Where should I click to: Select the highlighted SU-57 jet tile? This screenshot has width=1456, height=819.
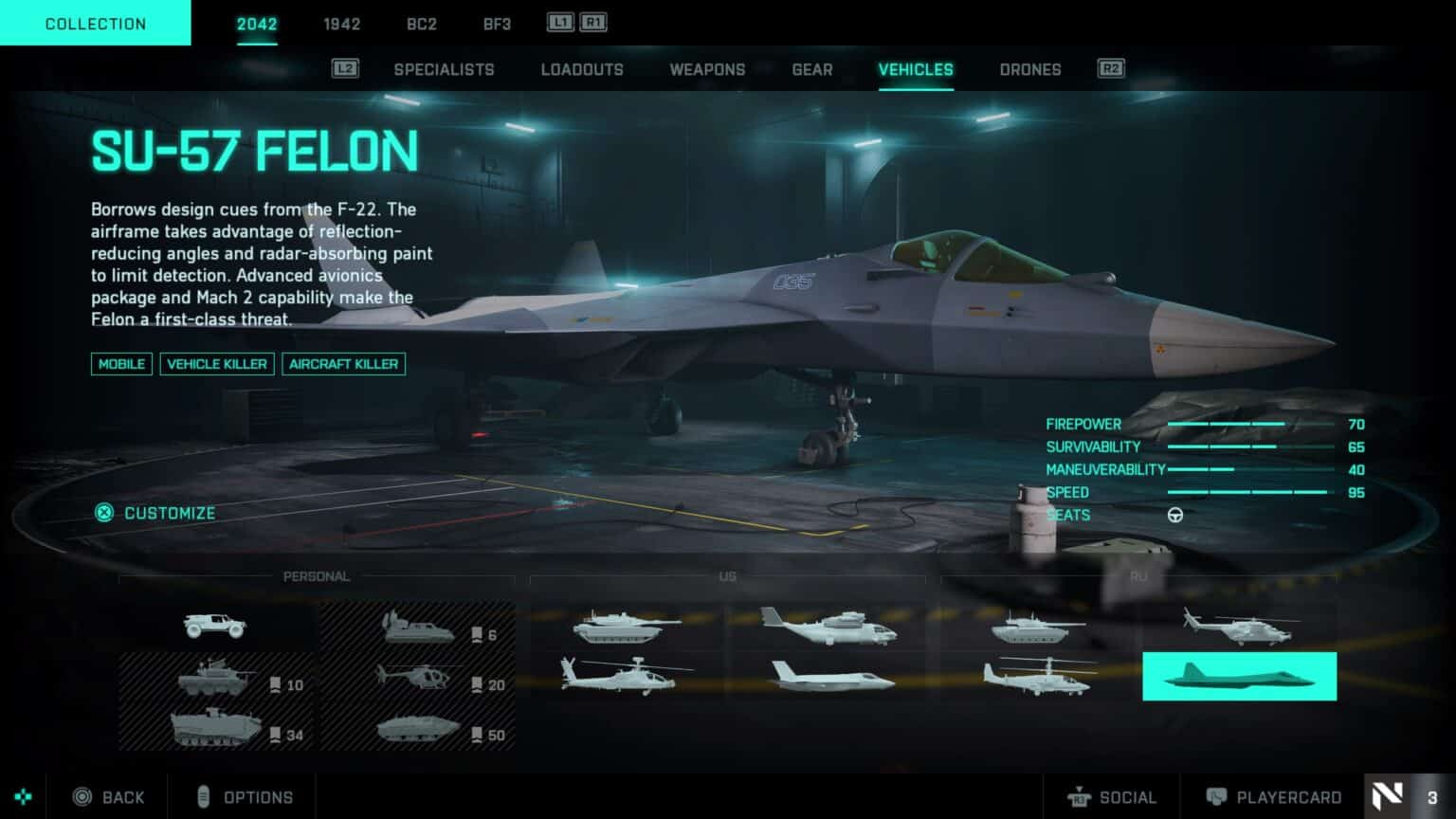[1239, 677]
